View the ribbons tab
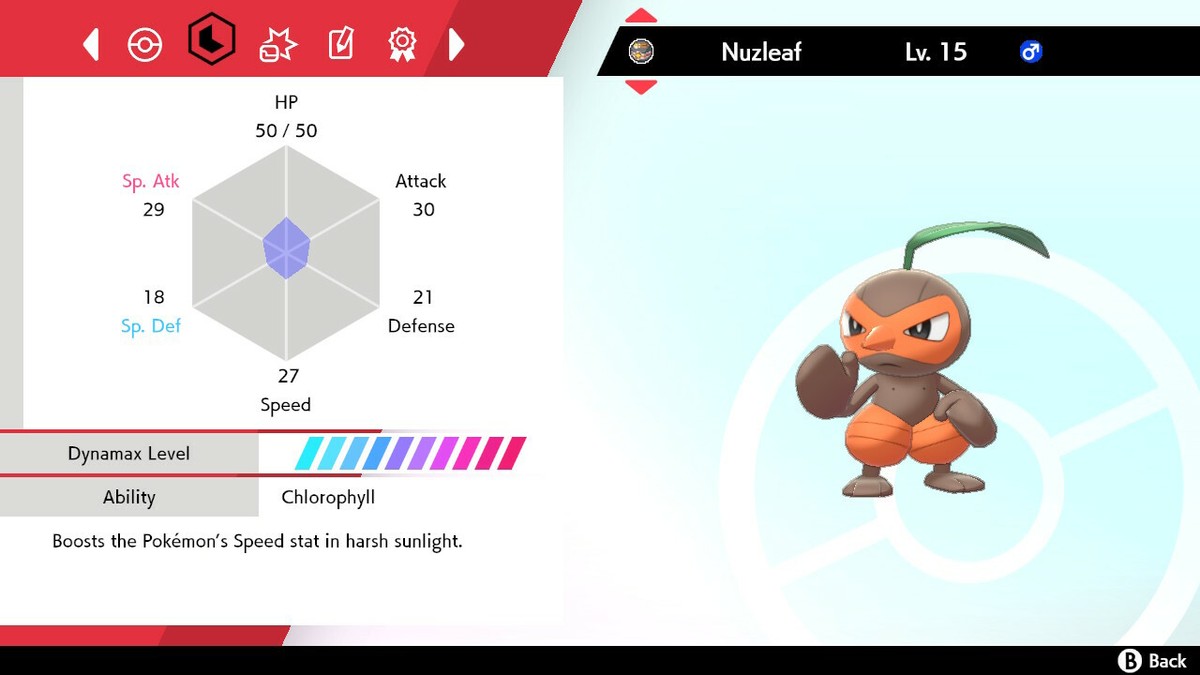Image resolution: width=1200 pixels, height=675 pixels. pyautogui.click(x=402, y=44)
